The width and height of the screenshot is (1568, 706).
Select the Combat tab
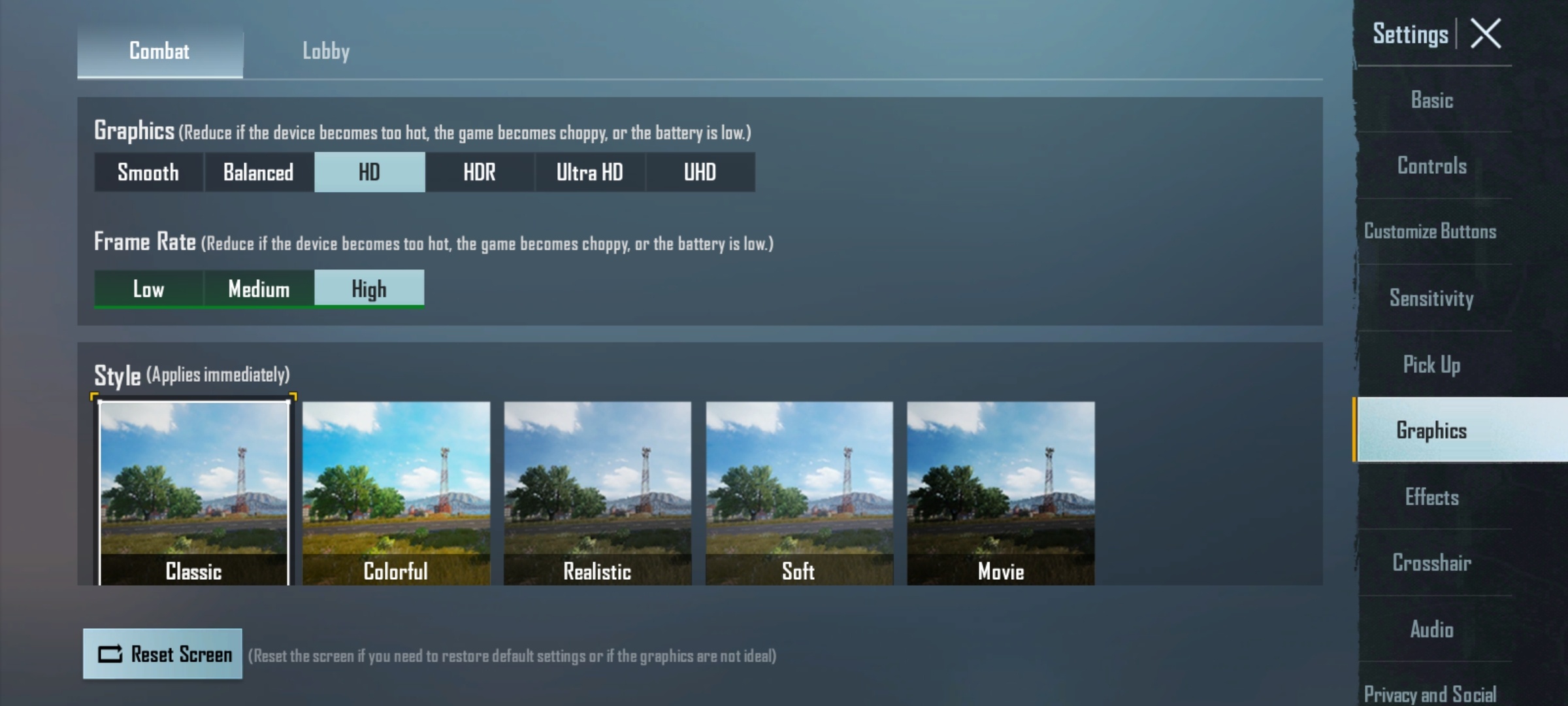click(159, 51)
